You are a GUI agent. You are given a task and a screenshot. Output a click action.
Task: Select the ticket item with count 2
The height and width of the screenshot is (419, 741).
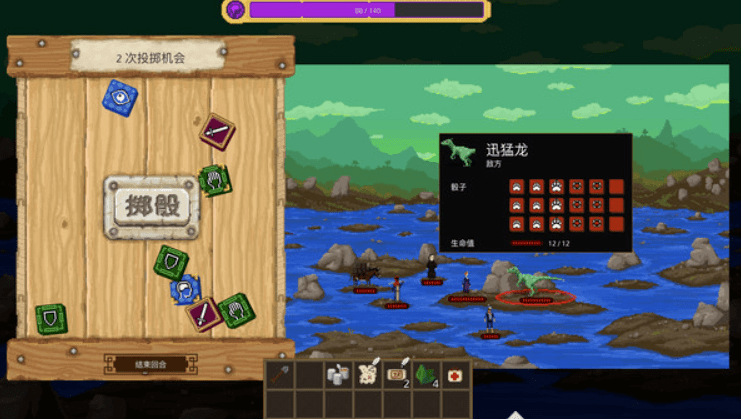[x=397, y=374]
